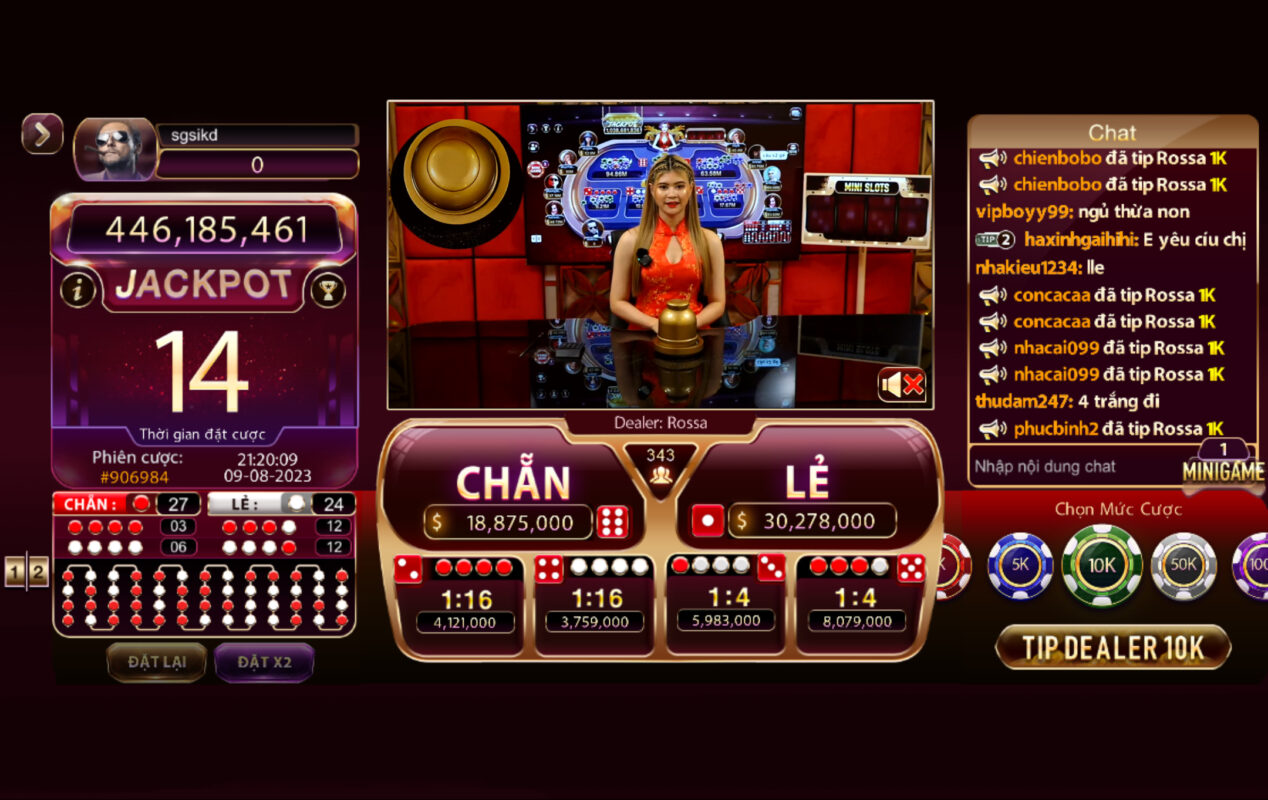Tip the dealer 10K
Screen dimensions: 1268x800
(x=1112, y=648)
